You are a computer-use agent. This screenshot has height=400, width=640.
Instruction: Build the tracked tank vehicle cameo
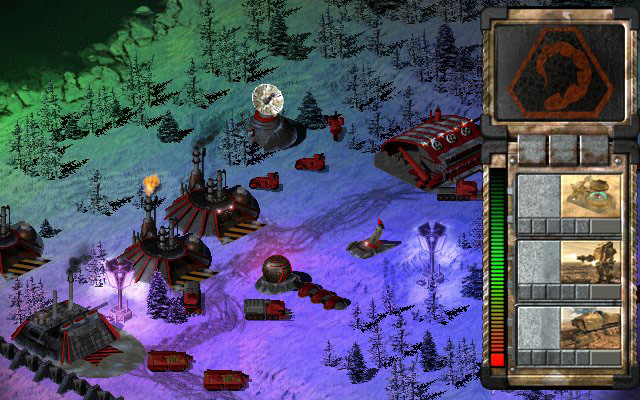coord(590,330)
